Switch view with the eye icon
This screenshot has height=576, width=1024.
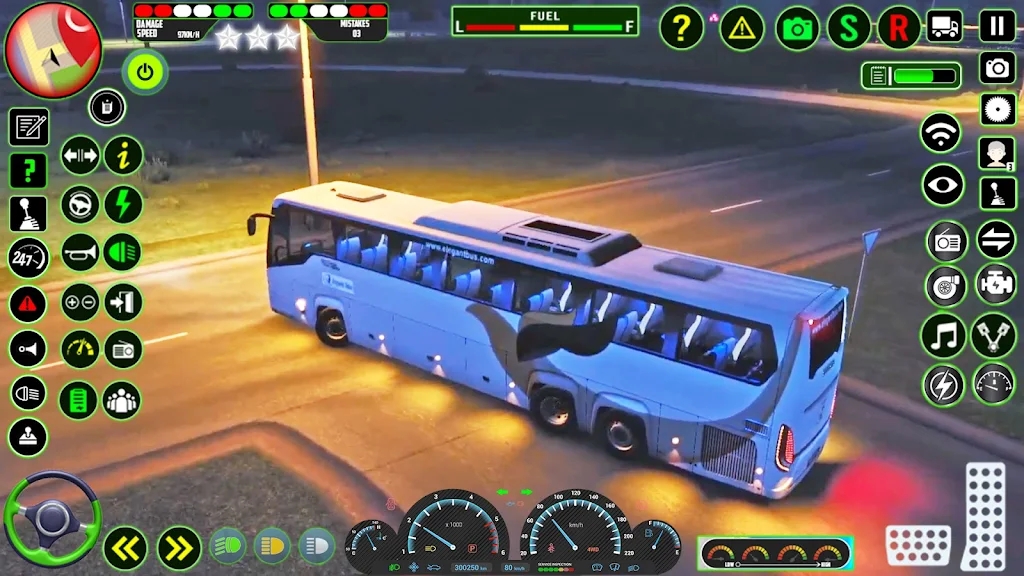coord(942,186)
